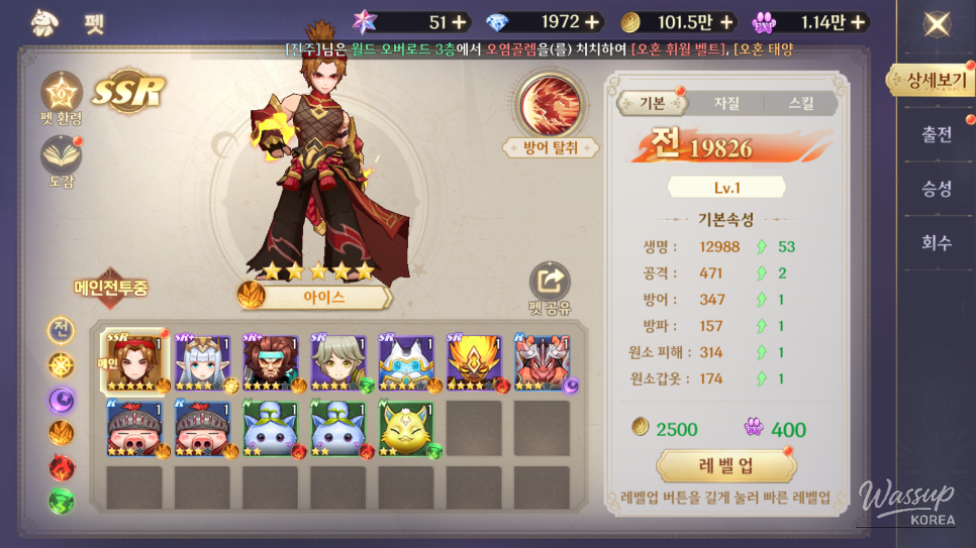Switch to the 출전 side tab
This screenshot has height=548, width=976.
(x=936, y=134)
